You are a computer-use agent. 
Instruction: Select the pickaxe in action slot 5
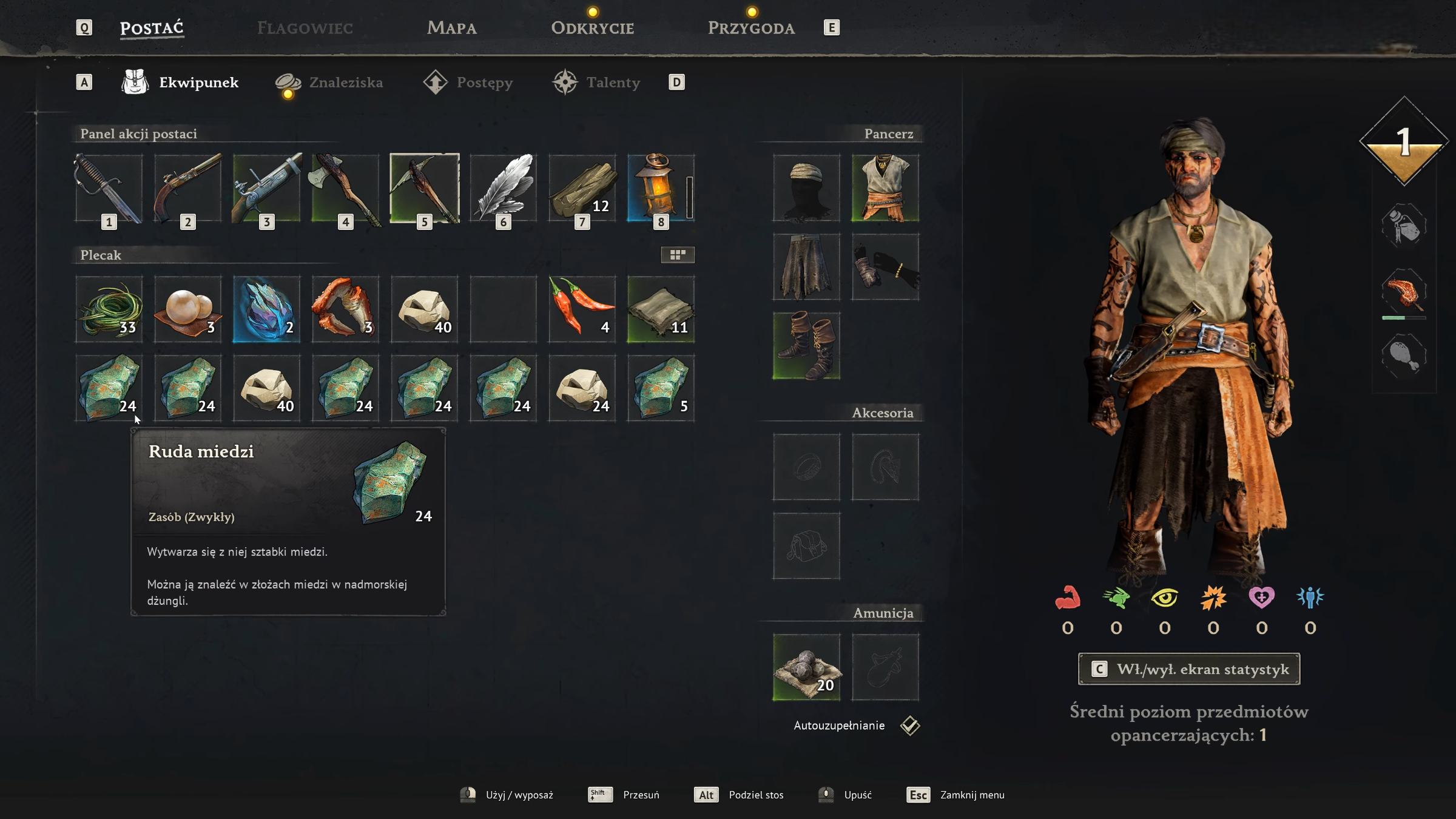coord(425,189)
